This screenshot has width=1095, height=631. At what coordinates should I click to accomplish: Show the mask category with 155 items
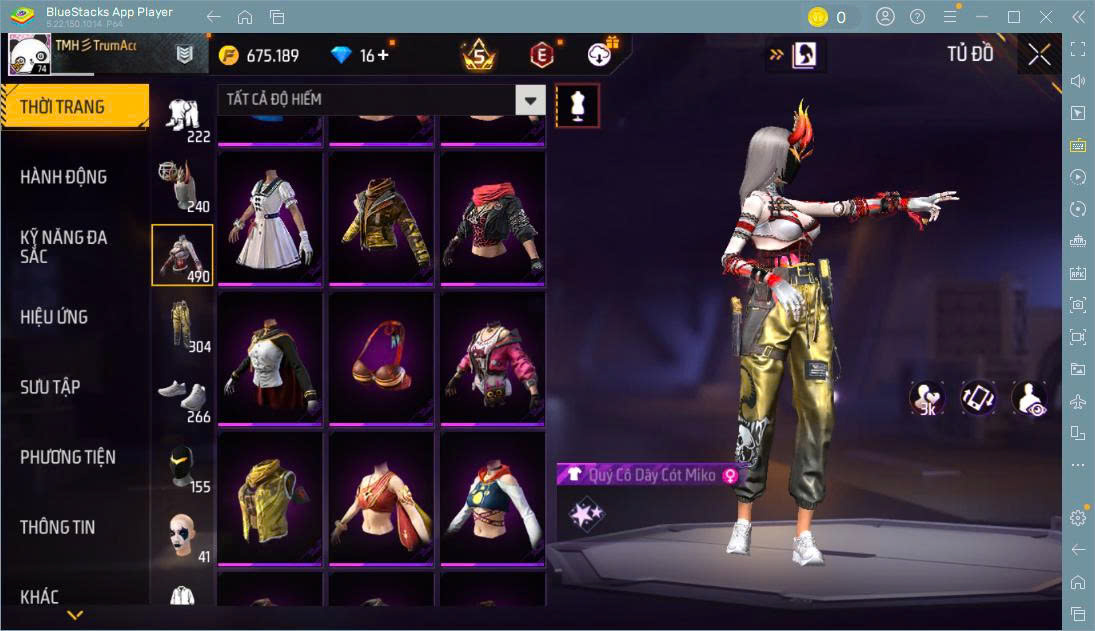182,466
